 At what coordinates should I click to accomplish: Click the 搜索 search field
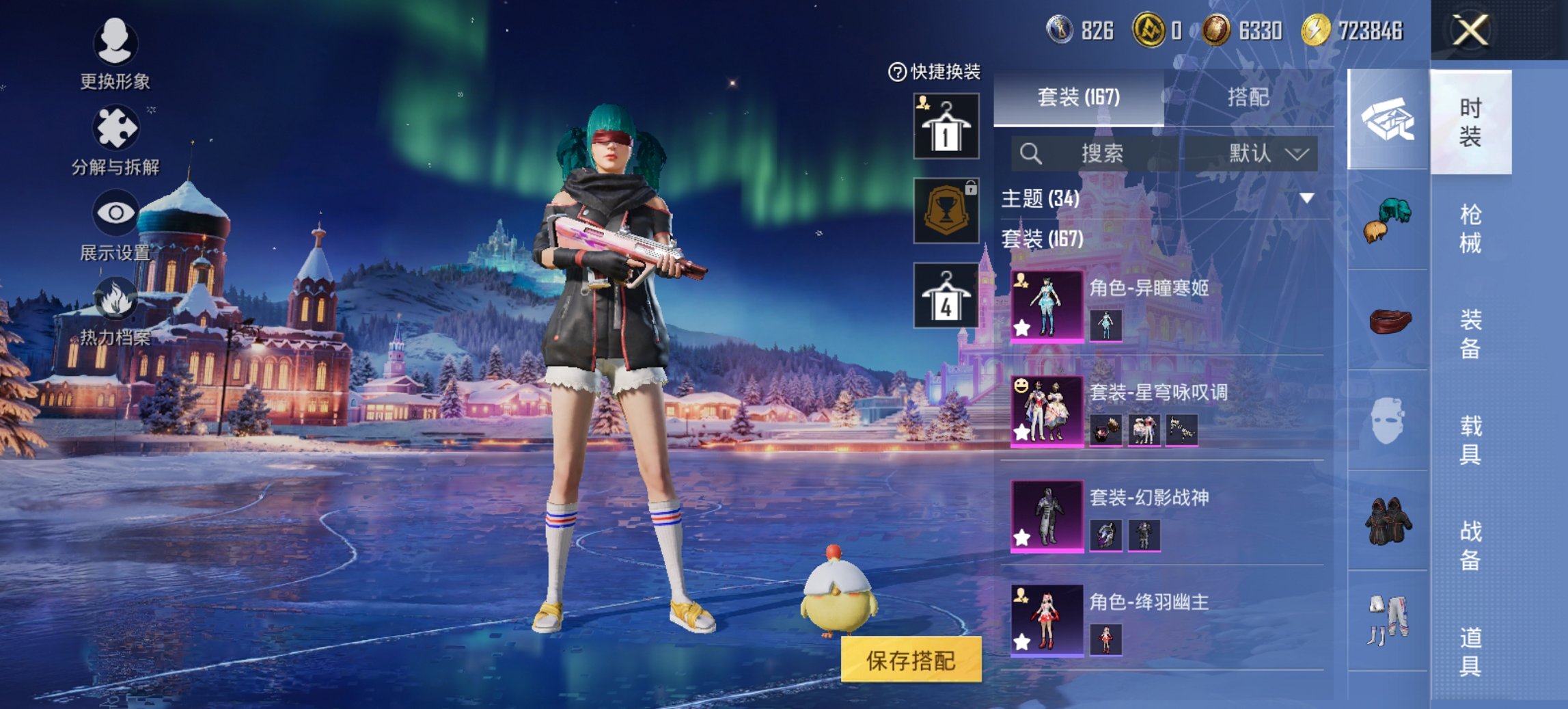[x=1100, y=153]
